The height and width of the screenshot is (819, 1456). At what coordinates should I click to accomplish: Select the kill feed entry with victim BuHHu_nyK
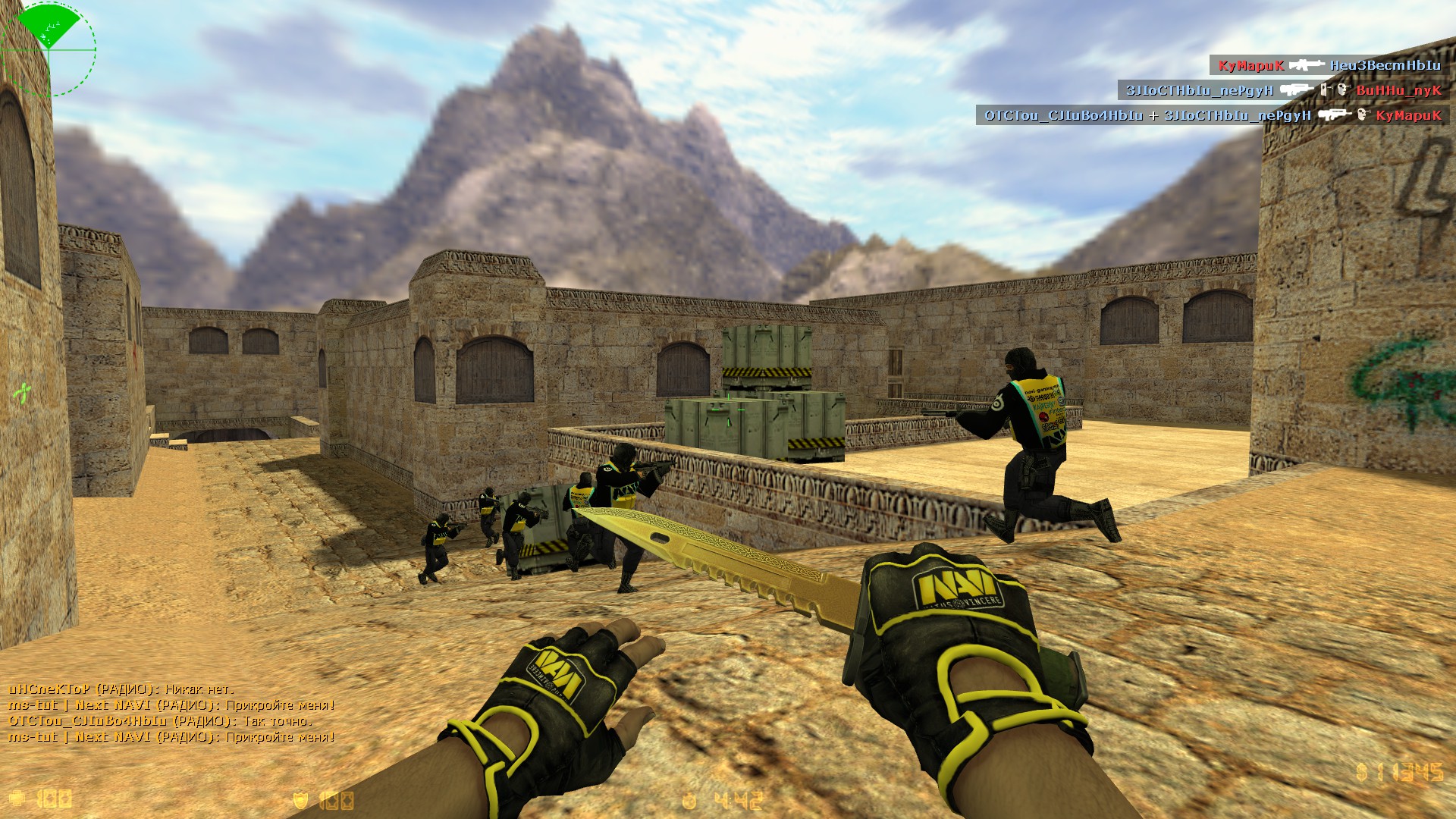tap(1283, 90)
